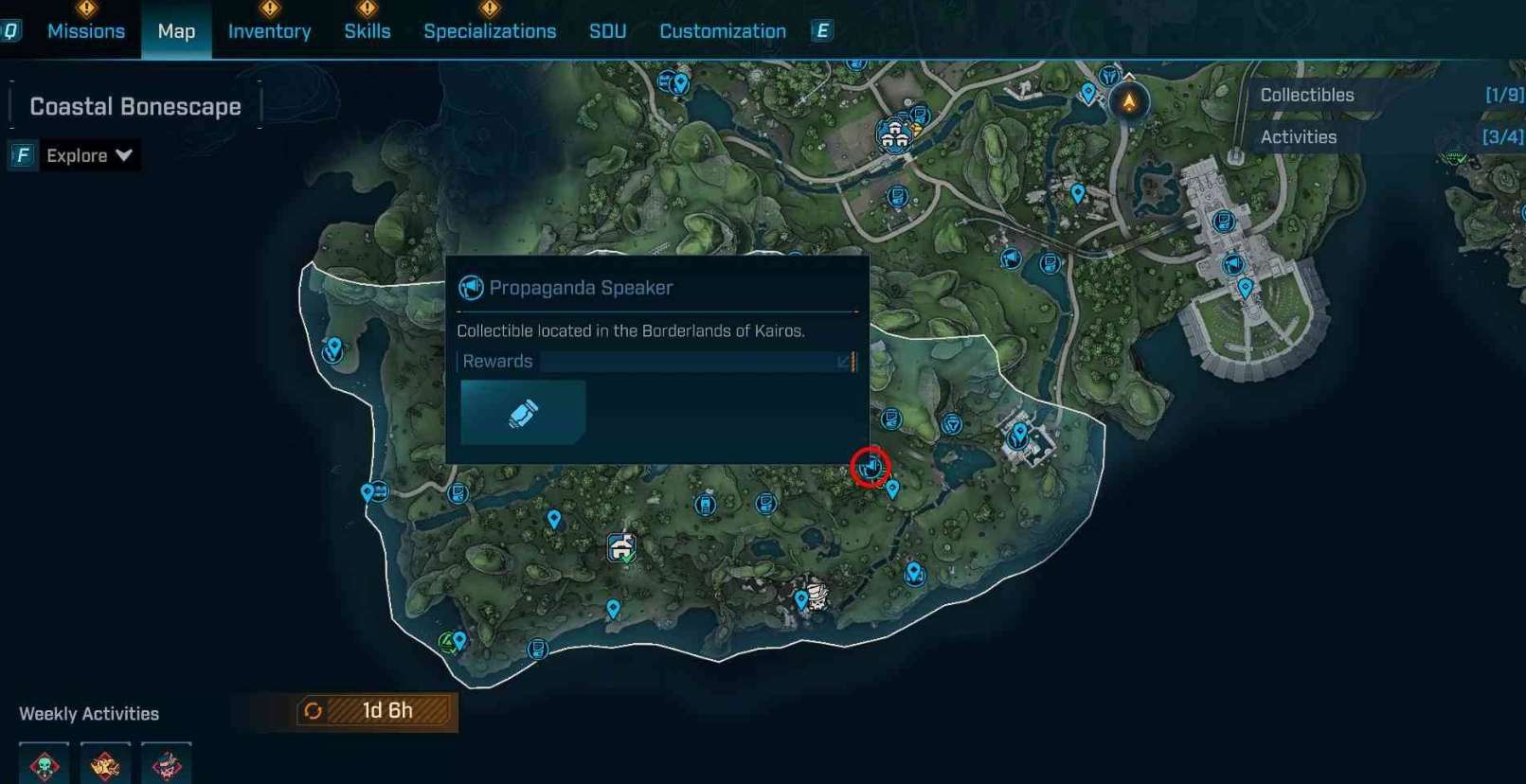Switch to the Missions tab
Image resolution: width=1526 pixels, height=784 pixels.
pyautogui.click(x=86, y=31)
